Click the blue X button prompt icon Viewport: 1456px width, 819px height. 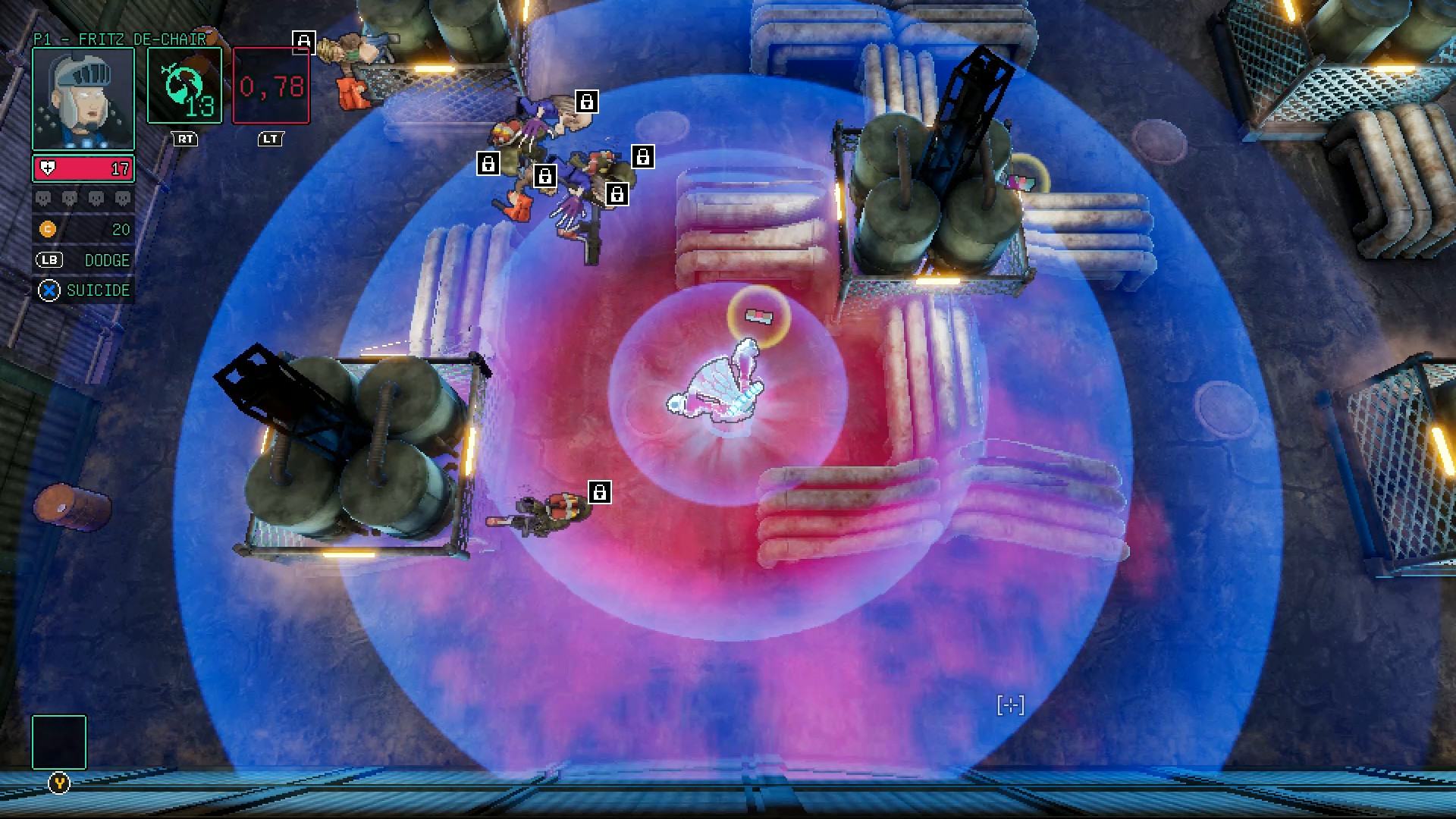(x=48, y=290)
